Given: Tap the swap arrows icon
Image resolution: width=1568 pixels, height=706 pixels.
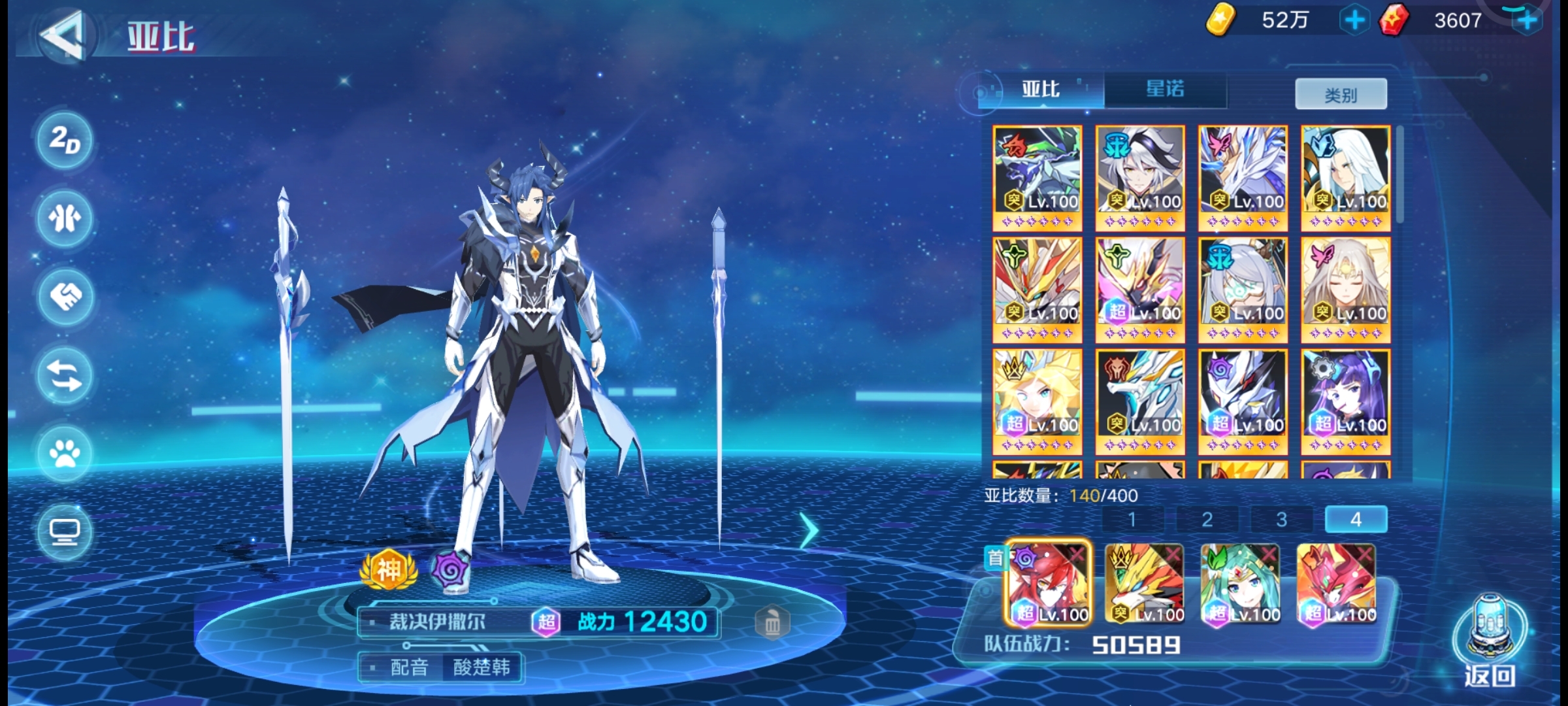Looking at the screenshot, I should pos(64,375).
